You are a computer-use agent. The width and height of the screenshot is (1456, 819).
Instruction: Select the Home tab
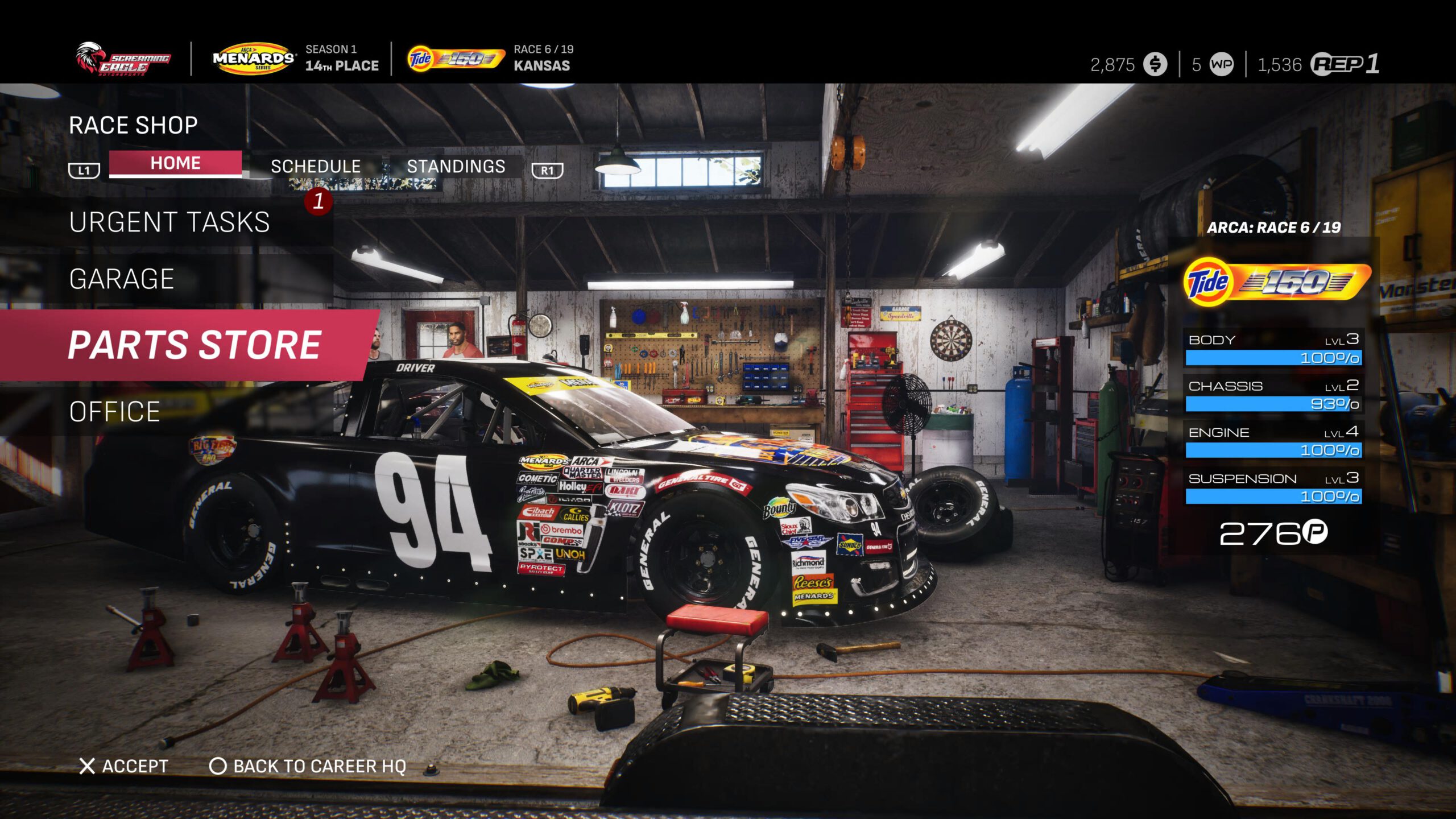coord(175,164)
